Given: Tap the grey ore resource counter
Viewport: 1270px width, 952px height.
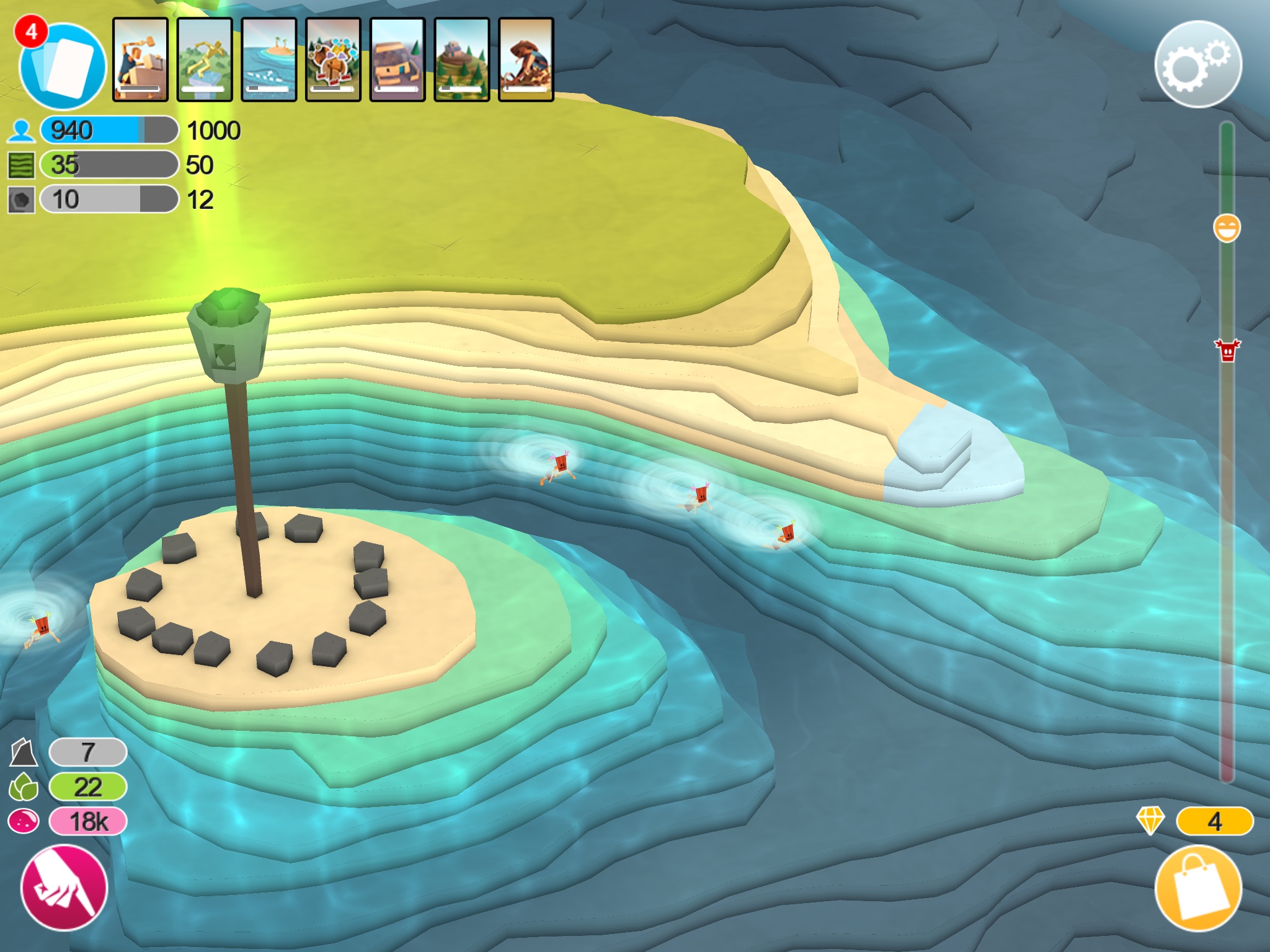Looking at the screenshot, I should click(x=88, y=752).
